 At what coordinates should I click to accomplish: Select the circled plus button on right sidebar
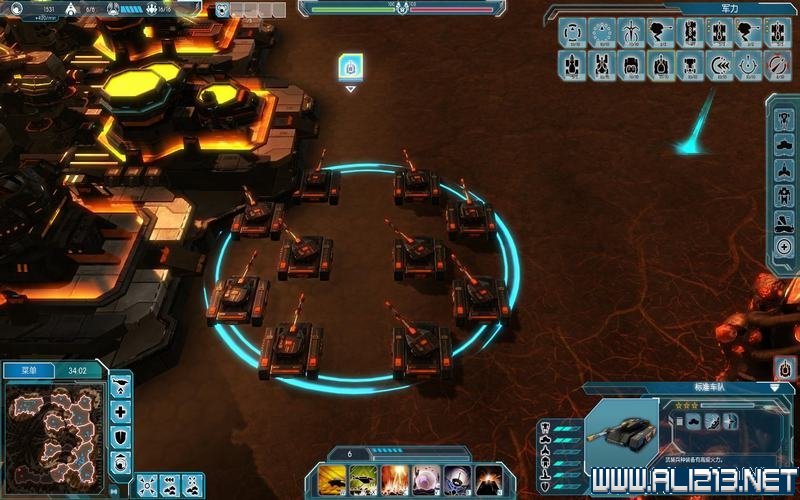[784, 246]
